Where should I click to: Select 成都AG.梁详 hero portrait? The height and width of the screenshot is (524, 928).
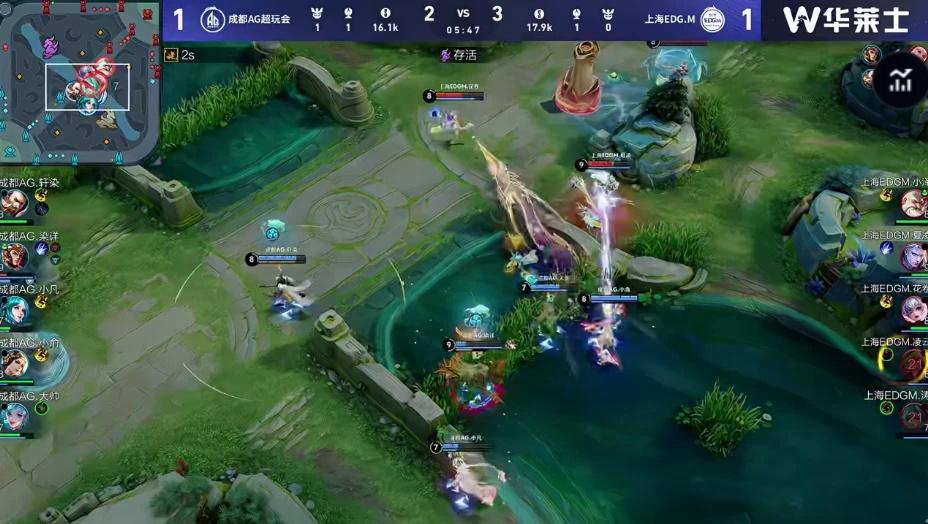point(14,257)
